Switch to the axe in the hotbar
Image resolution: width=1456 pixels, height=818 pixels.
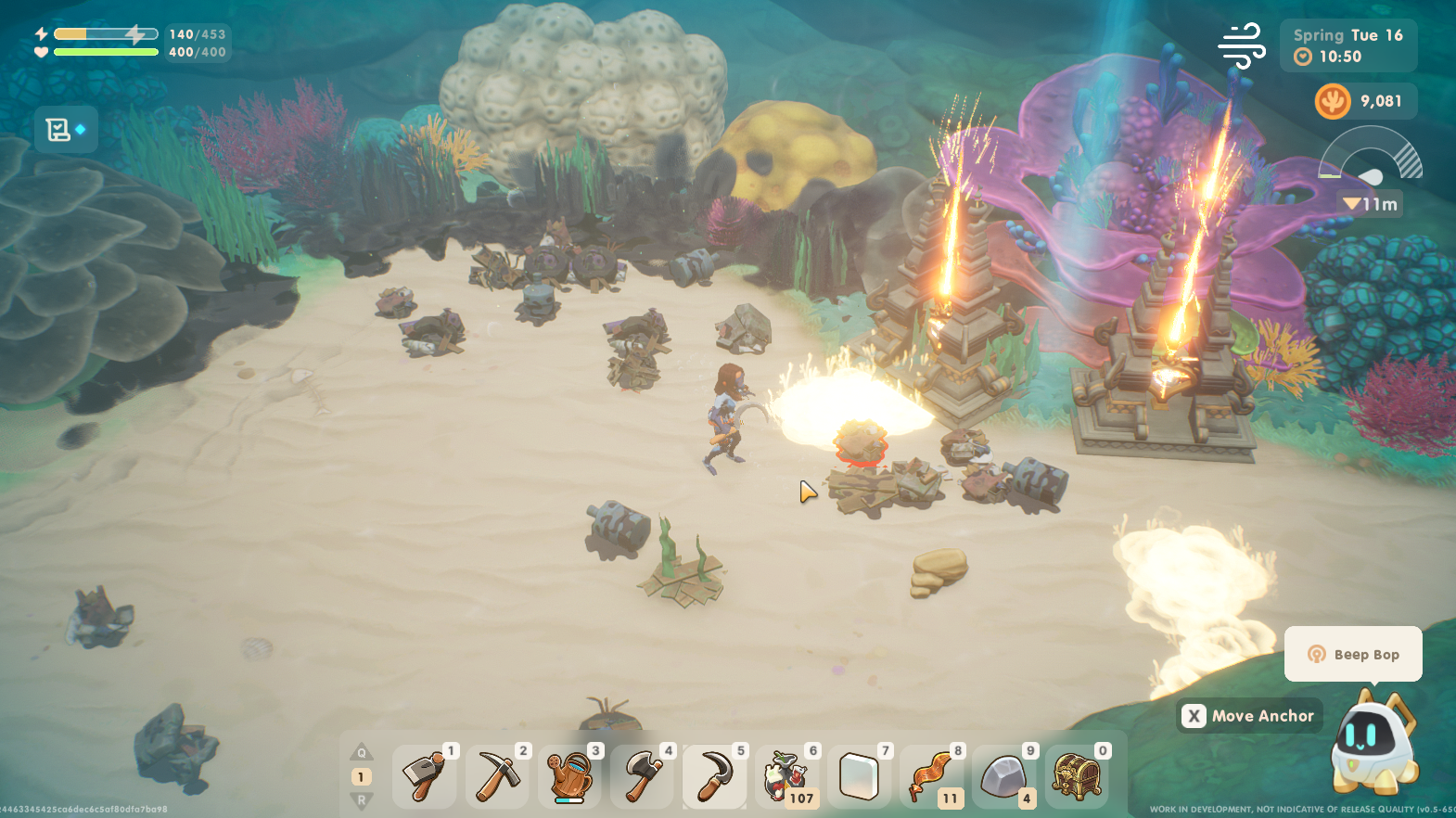641,775
